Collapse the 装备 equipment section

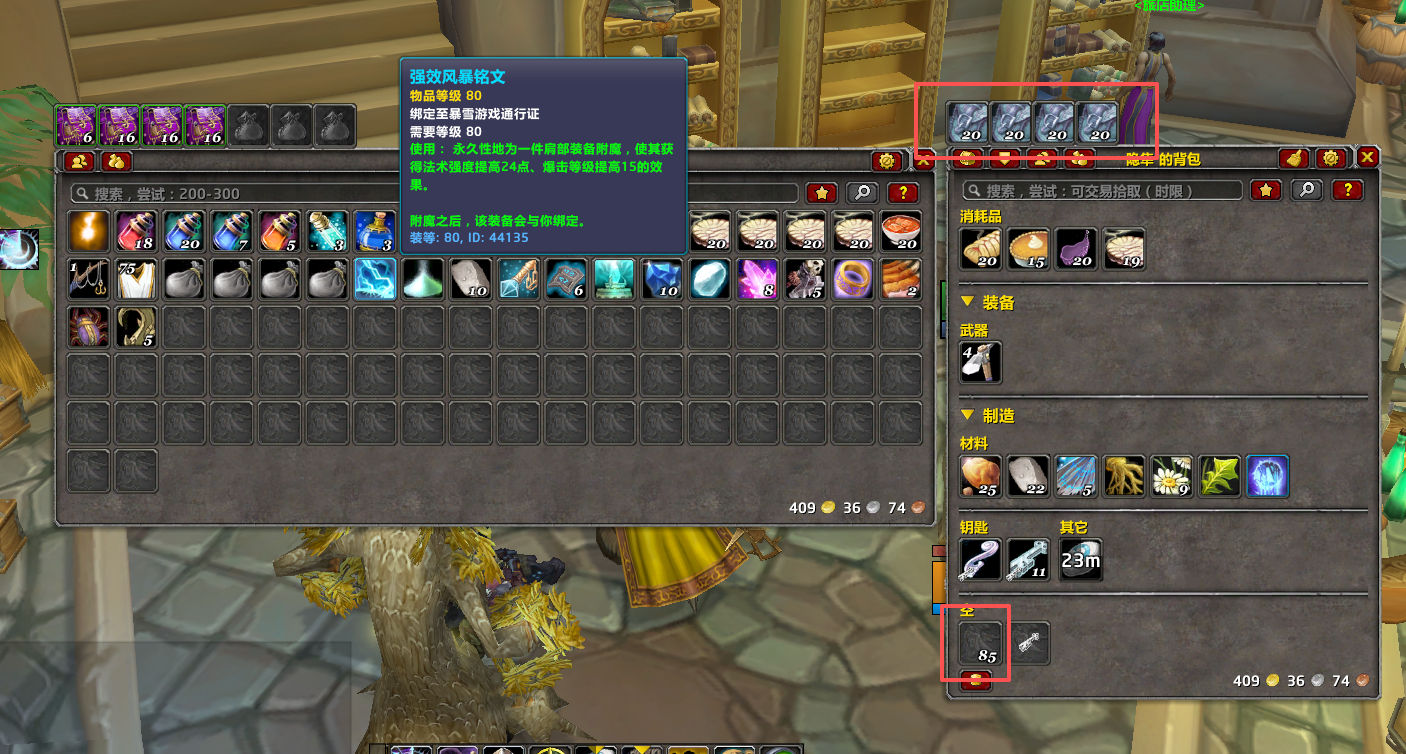967,301
